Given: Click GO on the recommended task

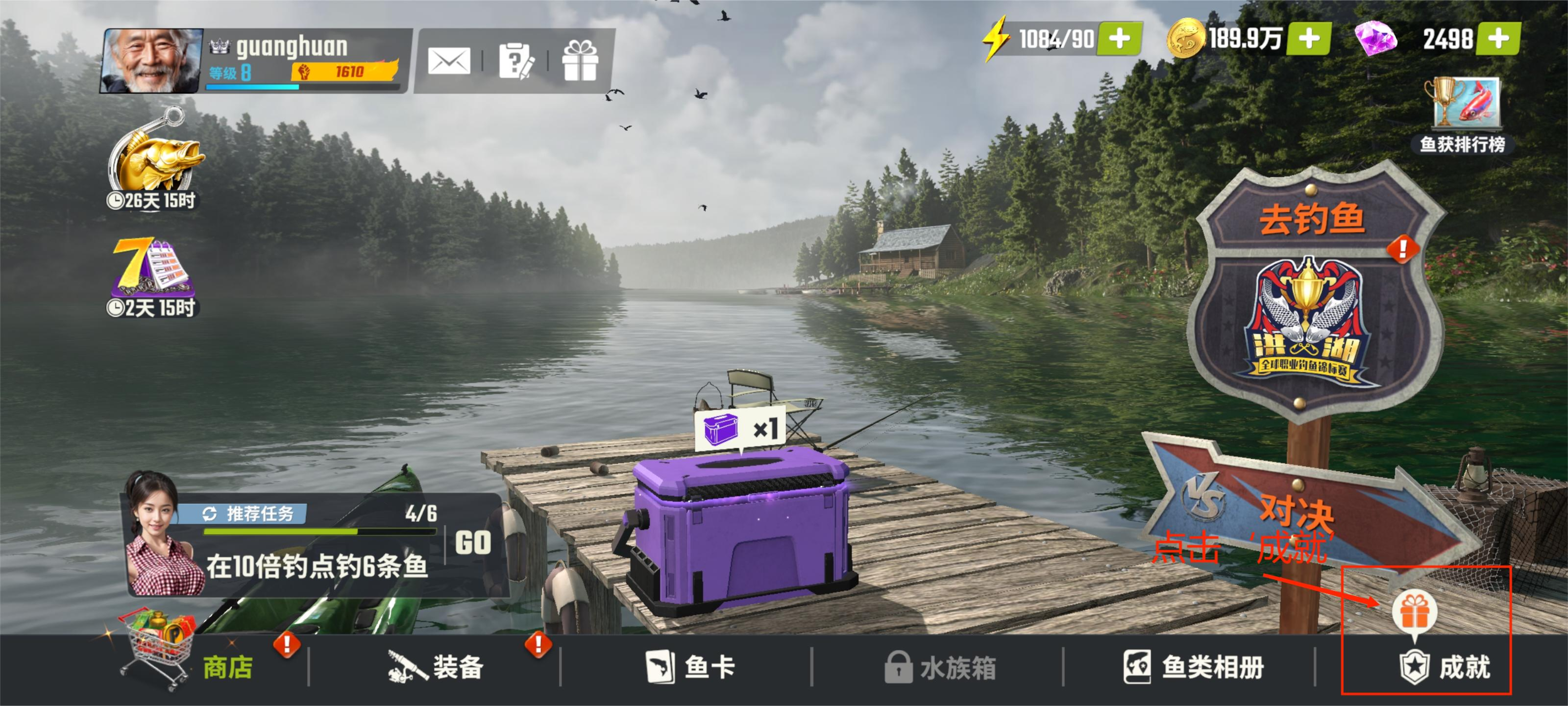Looking at the screenshot, I should tap(473, 542).
